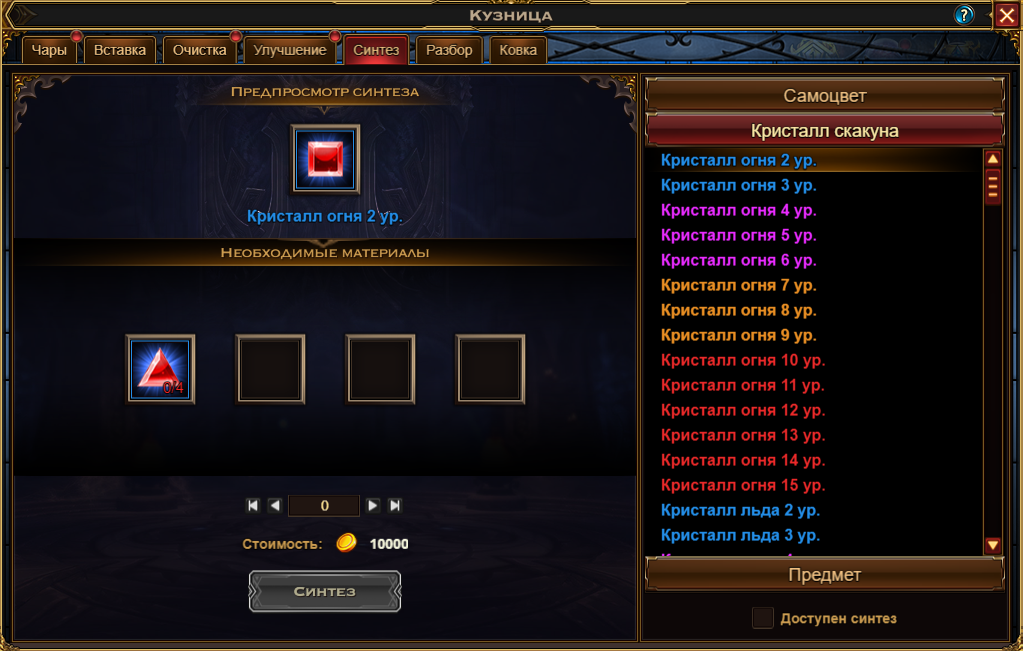Screen dimensions: 1023x651
Task: Toggle the Доступен синтез checkbox
Action: 763,618
